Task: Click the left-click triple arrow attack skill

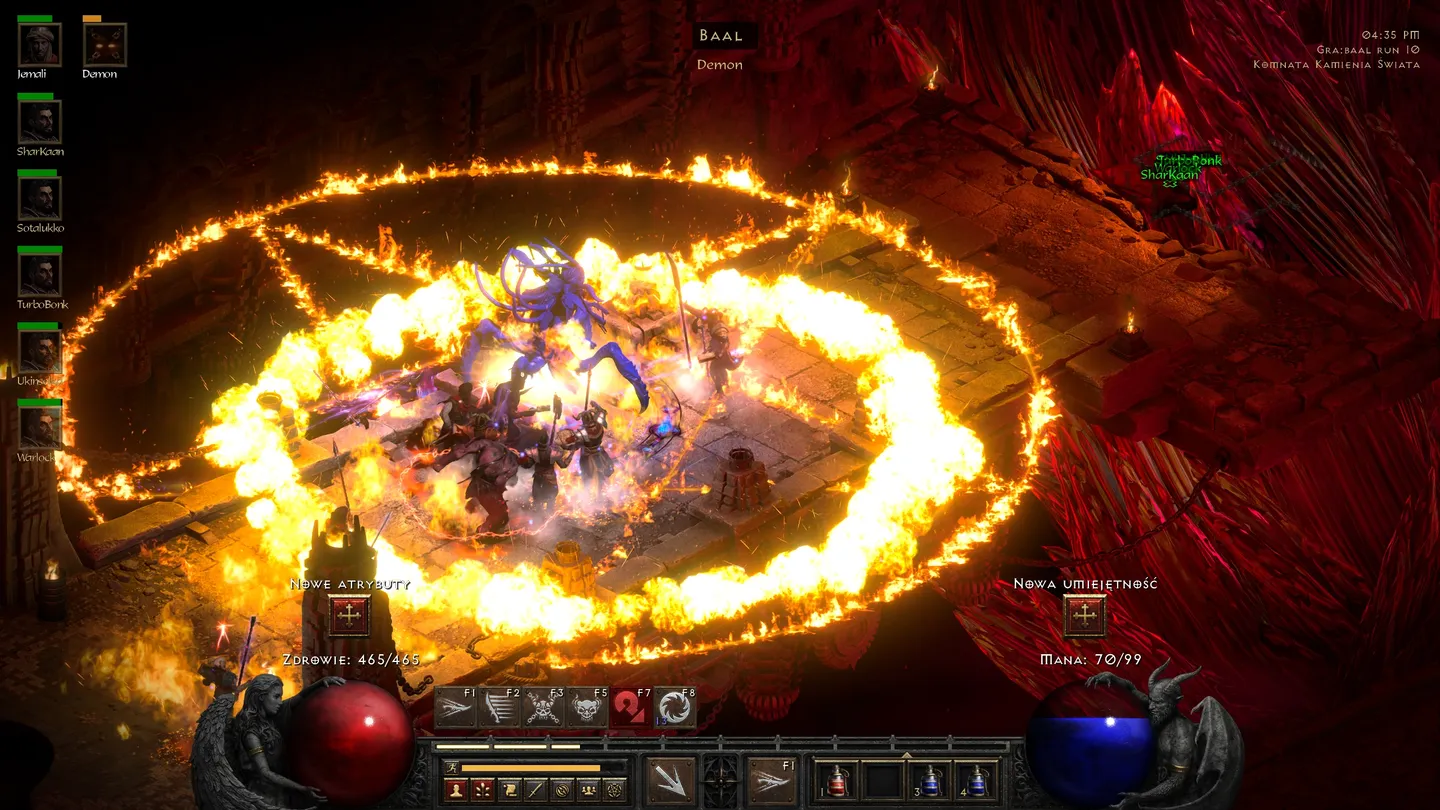Action: click(670, 781)
